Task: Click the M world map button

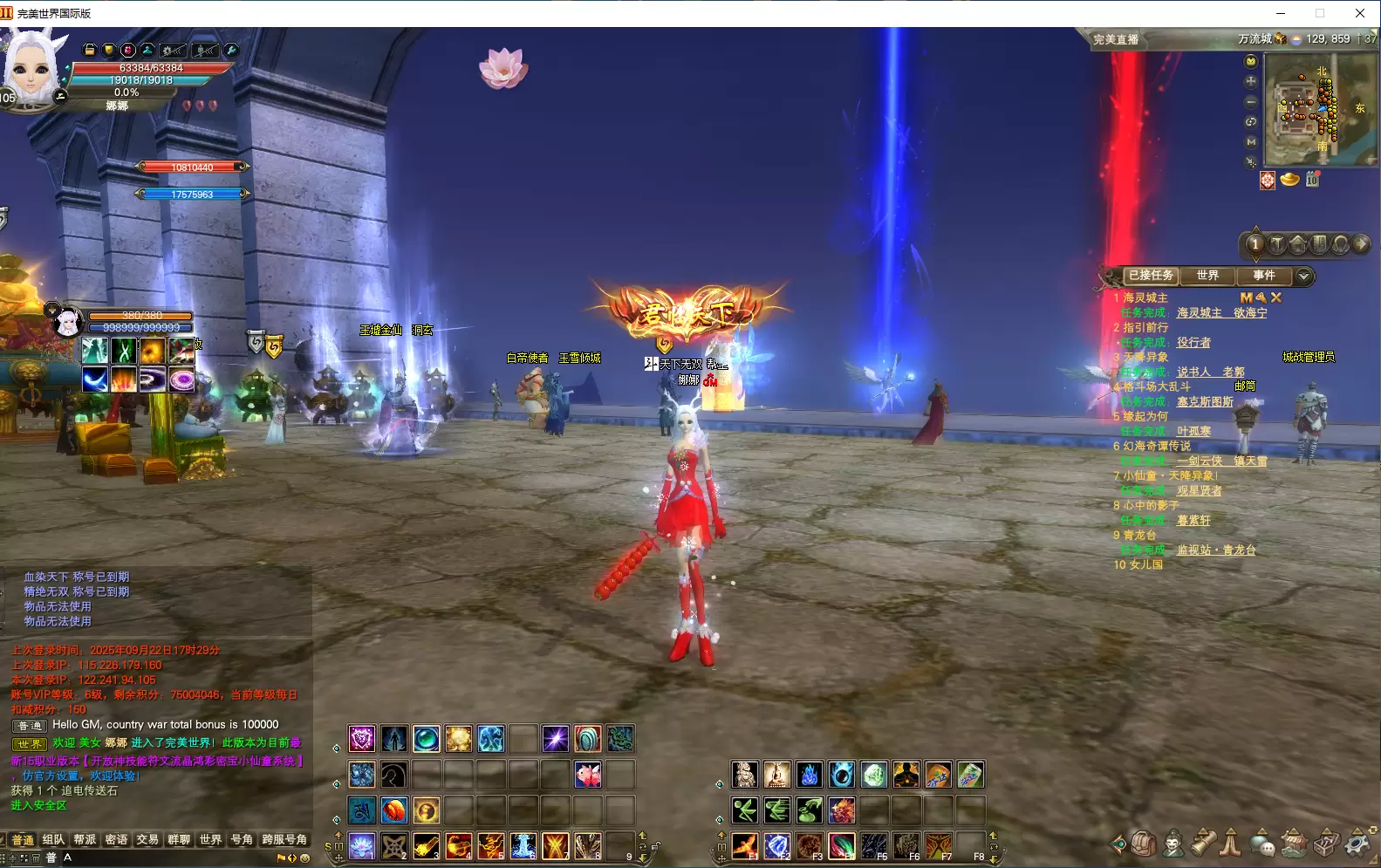Action: pos(1251,141)
